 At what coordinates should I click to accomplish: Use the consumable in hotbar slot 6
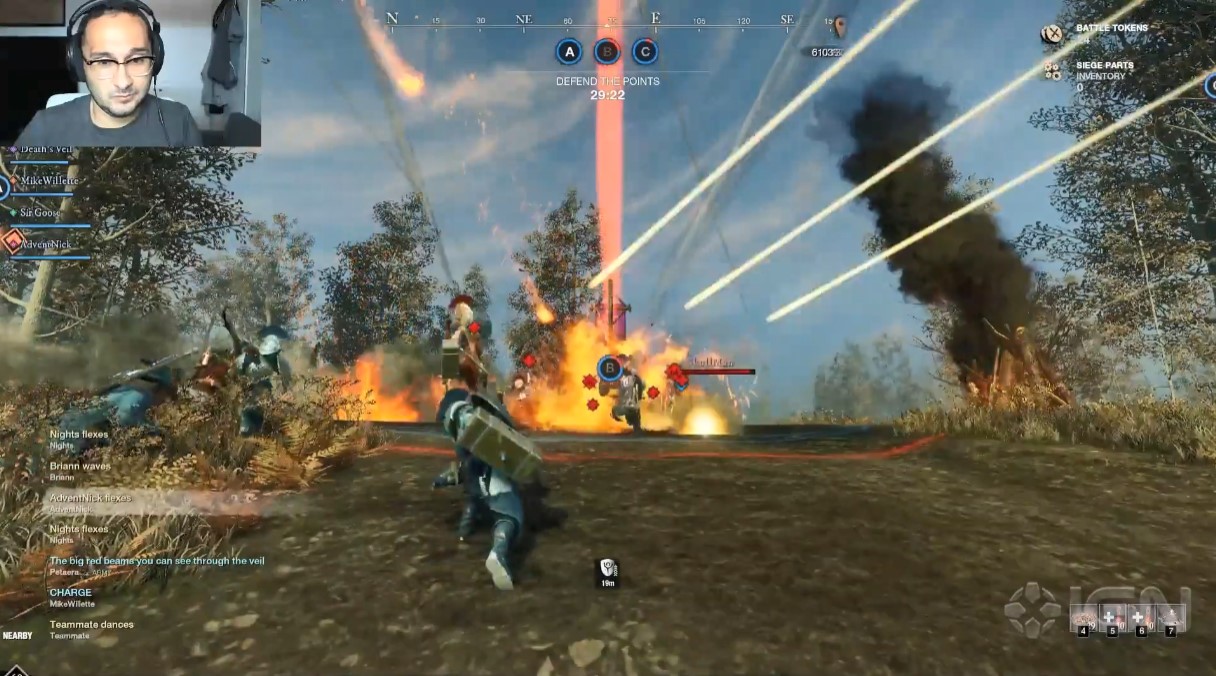point(1141,619)
